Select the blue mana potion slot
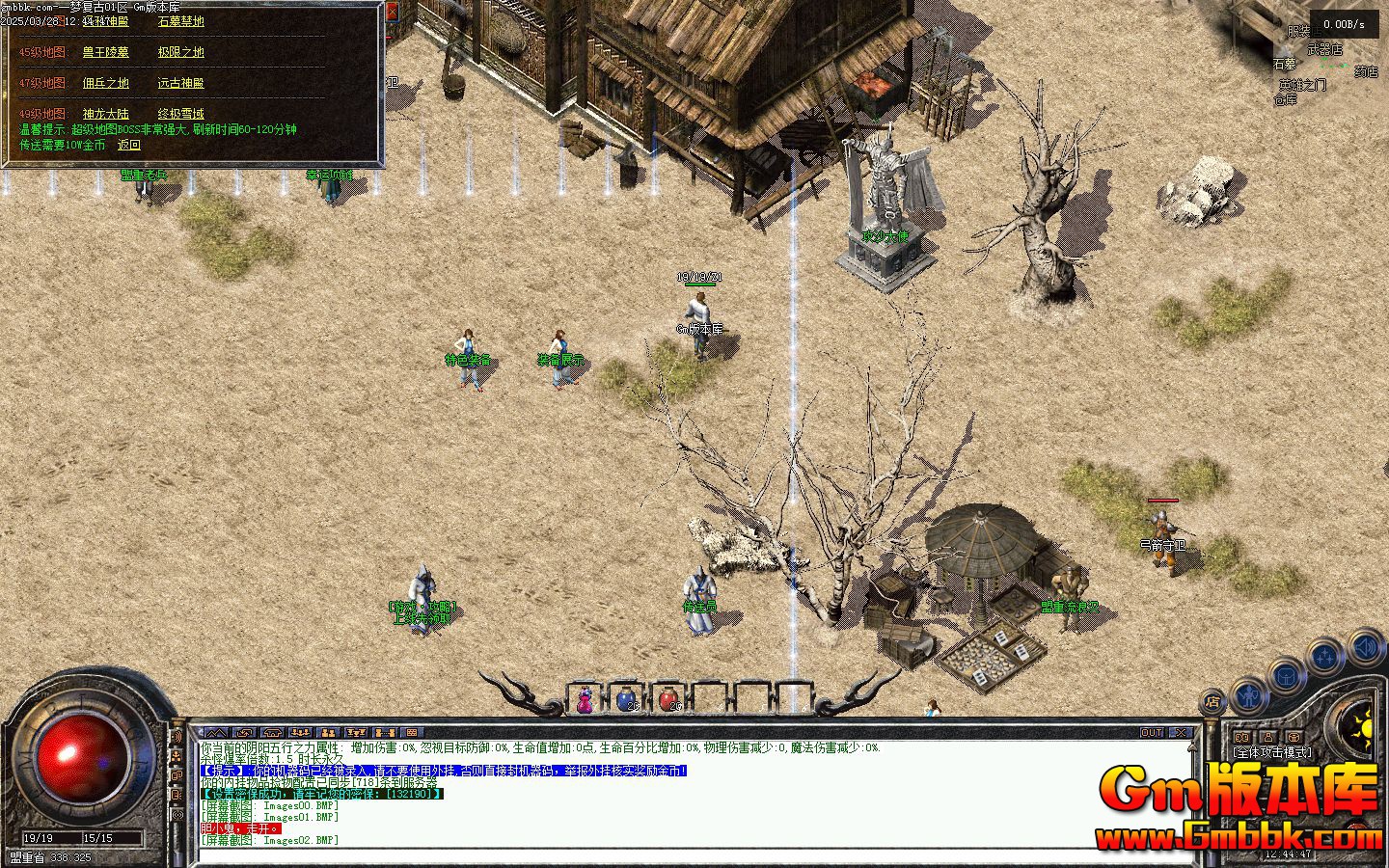Image resolution: width=1389 pixels, height=868 pixels. [626, 699]
